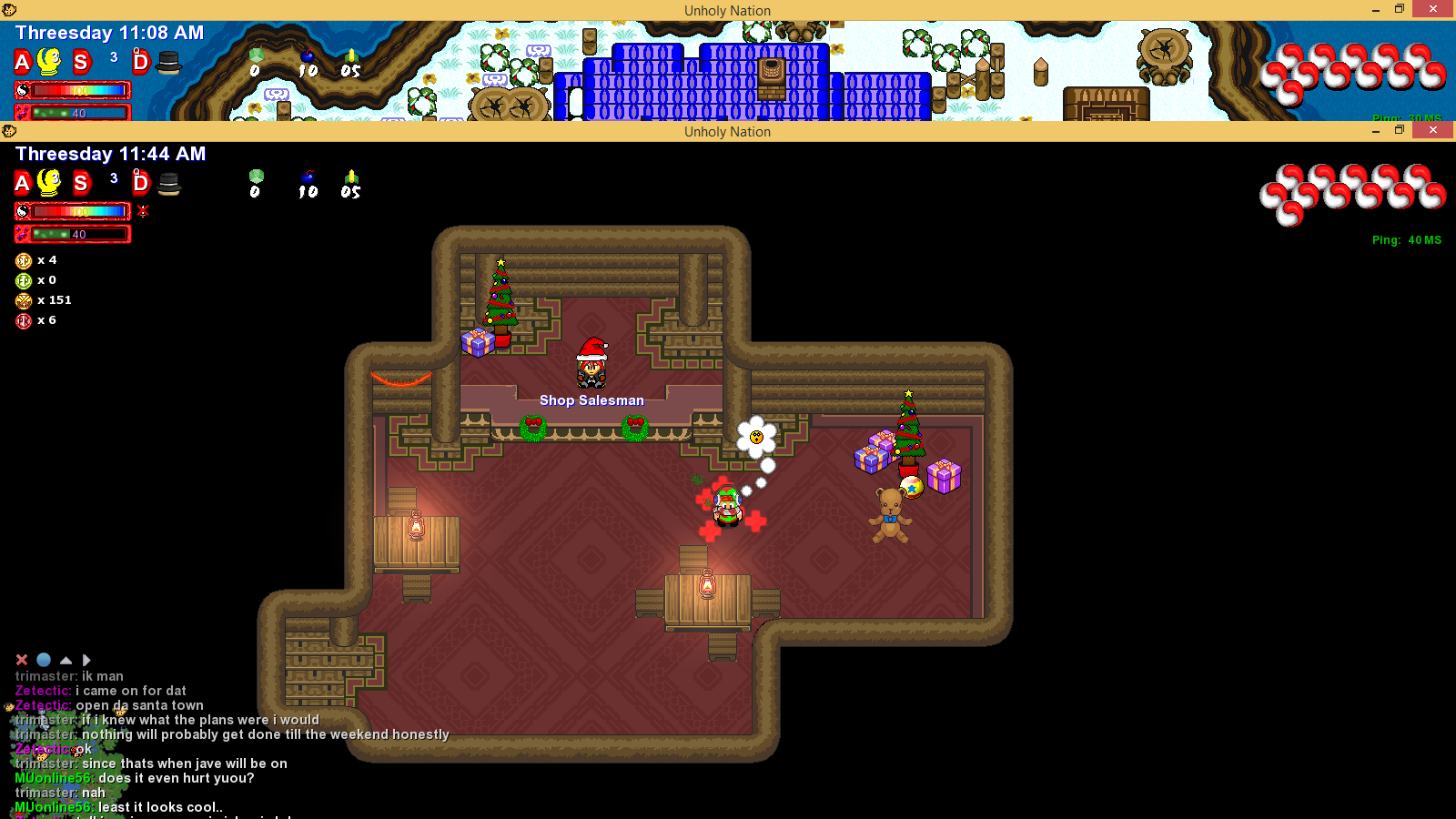Select the top hat D-slot in the 11:44 AM window
The image size is (1456, 819).
[169, 183]
